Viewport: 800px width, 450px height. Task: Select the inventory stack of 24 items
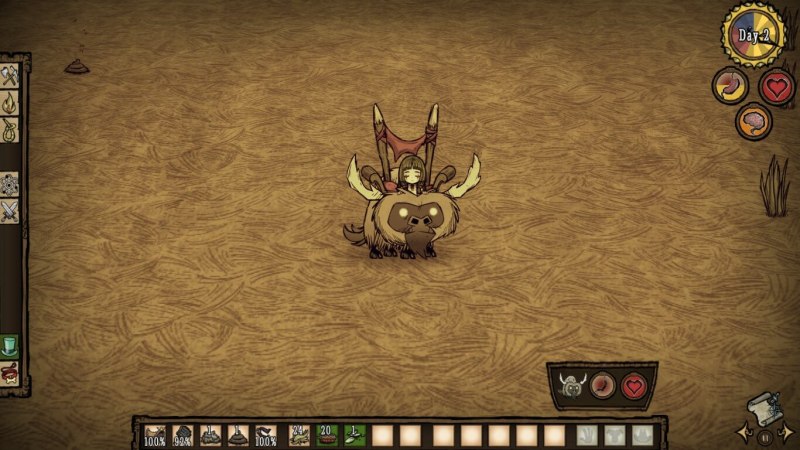299,435
